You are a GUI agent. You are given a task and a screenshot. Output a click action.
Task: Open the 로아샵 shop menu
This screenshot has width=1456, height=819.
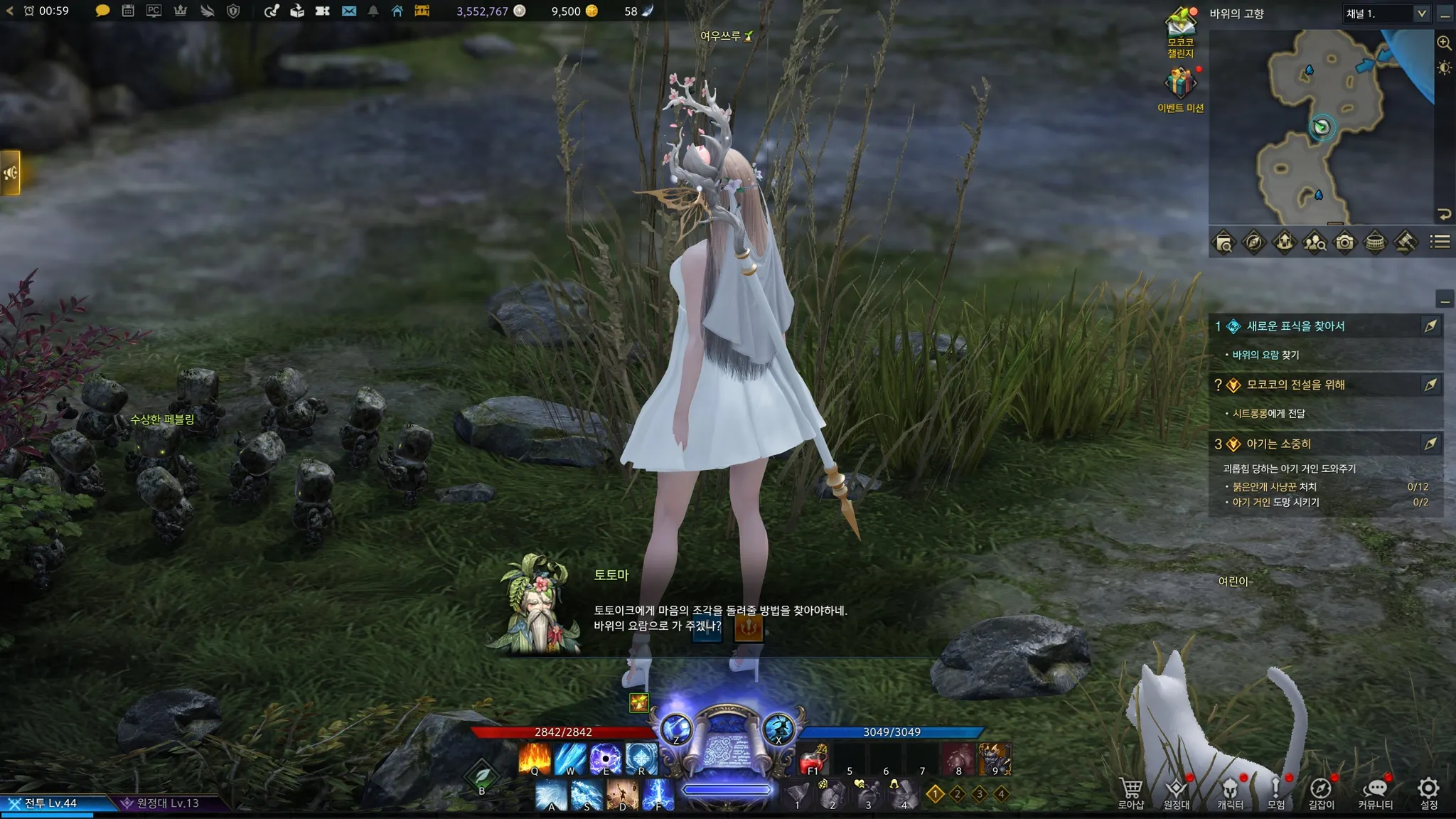tap(1130, 792)
